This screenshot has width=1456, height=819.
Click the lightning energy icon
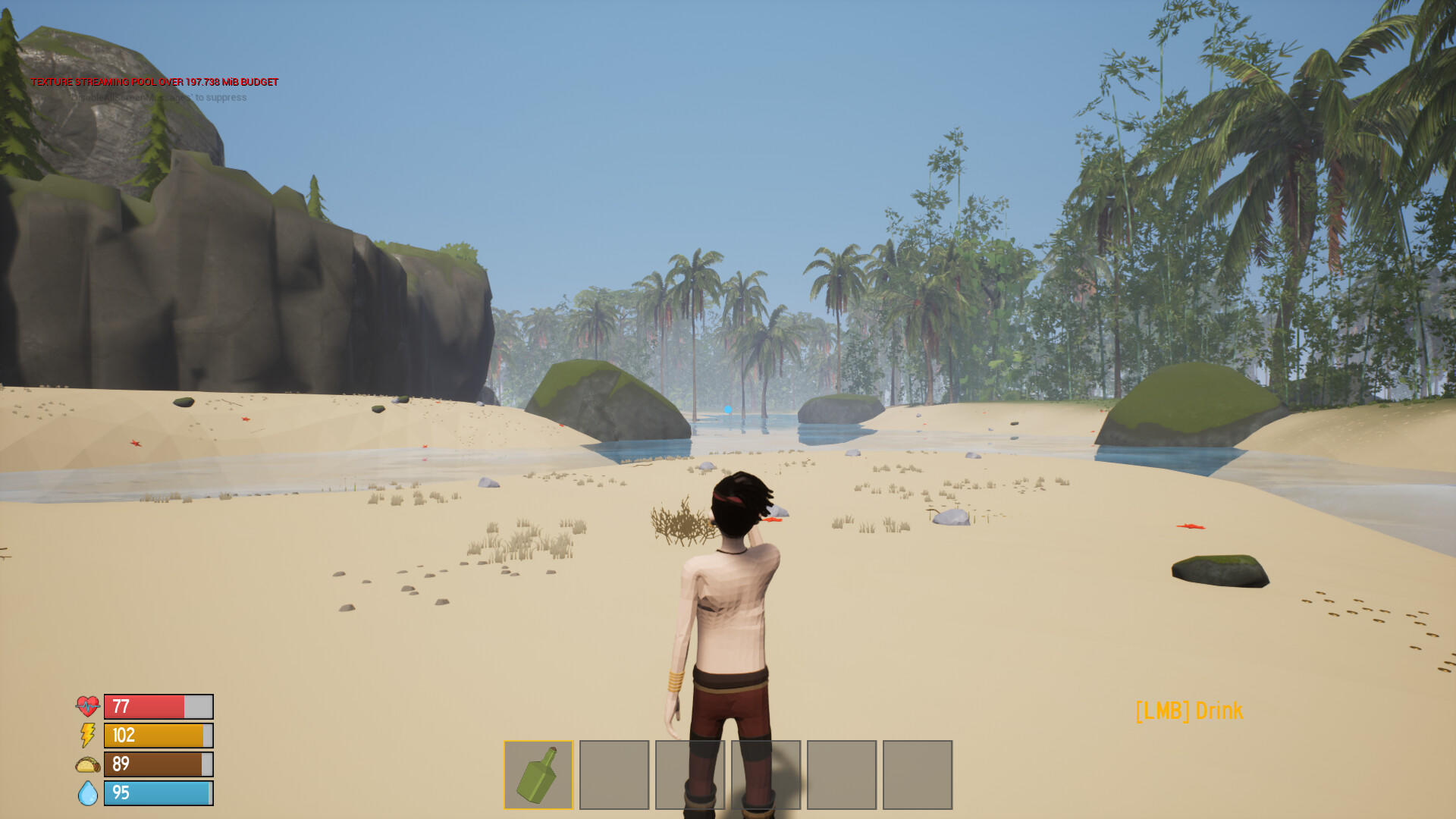(x=86, y=735)
